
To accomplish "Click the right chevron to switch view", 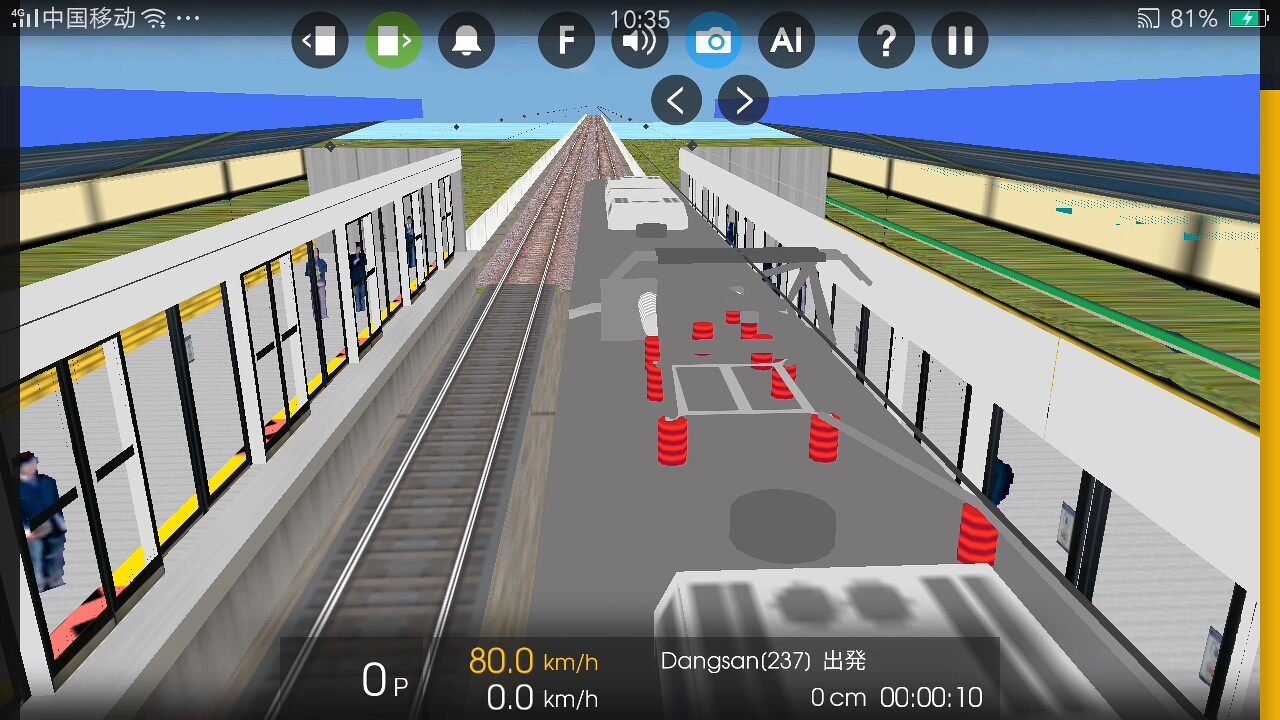I will 742,100.
